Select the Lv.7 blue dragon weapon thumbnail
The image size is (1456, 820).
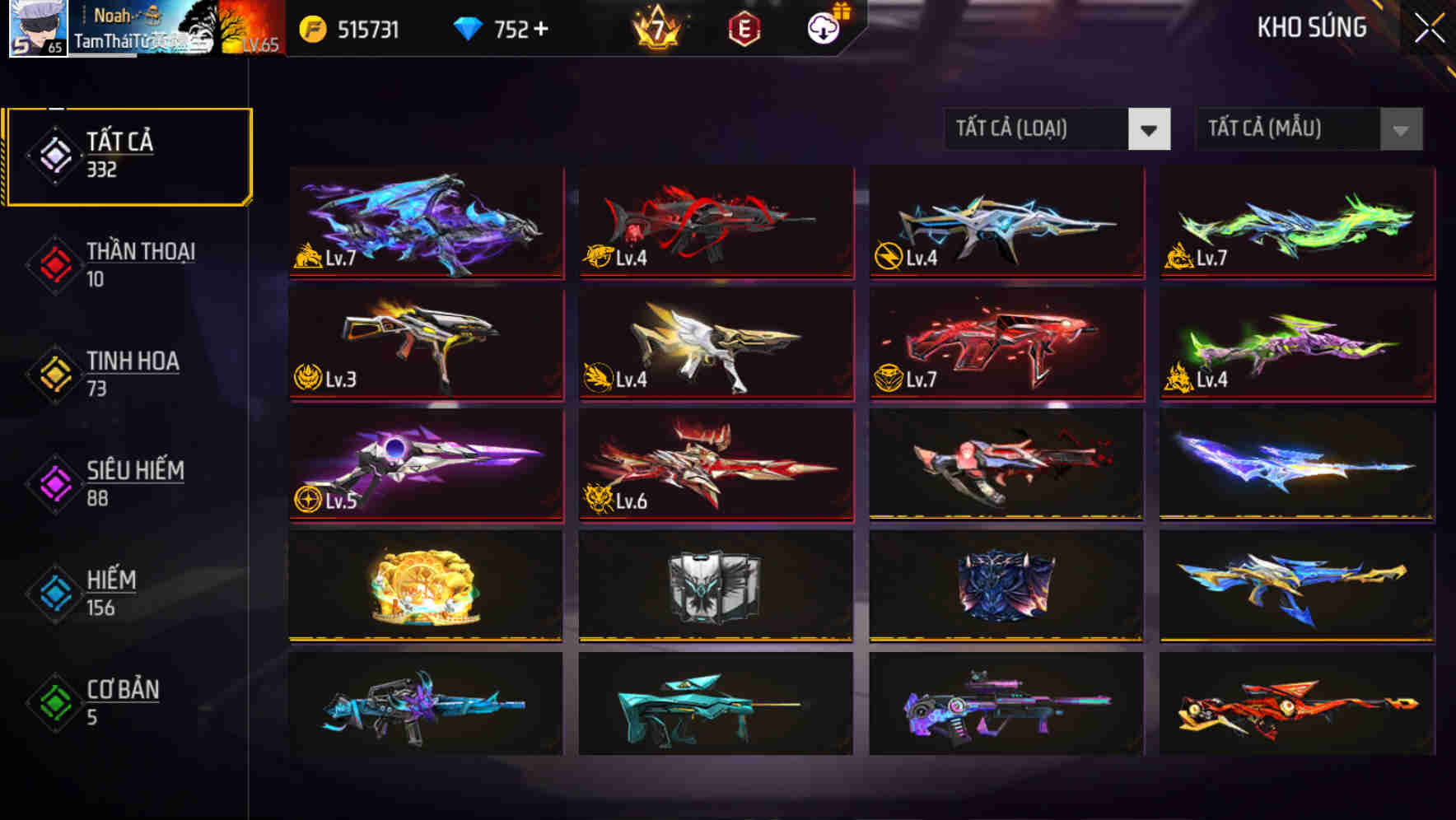click(x=425, y=222)
